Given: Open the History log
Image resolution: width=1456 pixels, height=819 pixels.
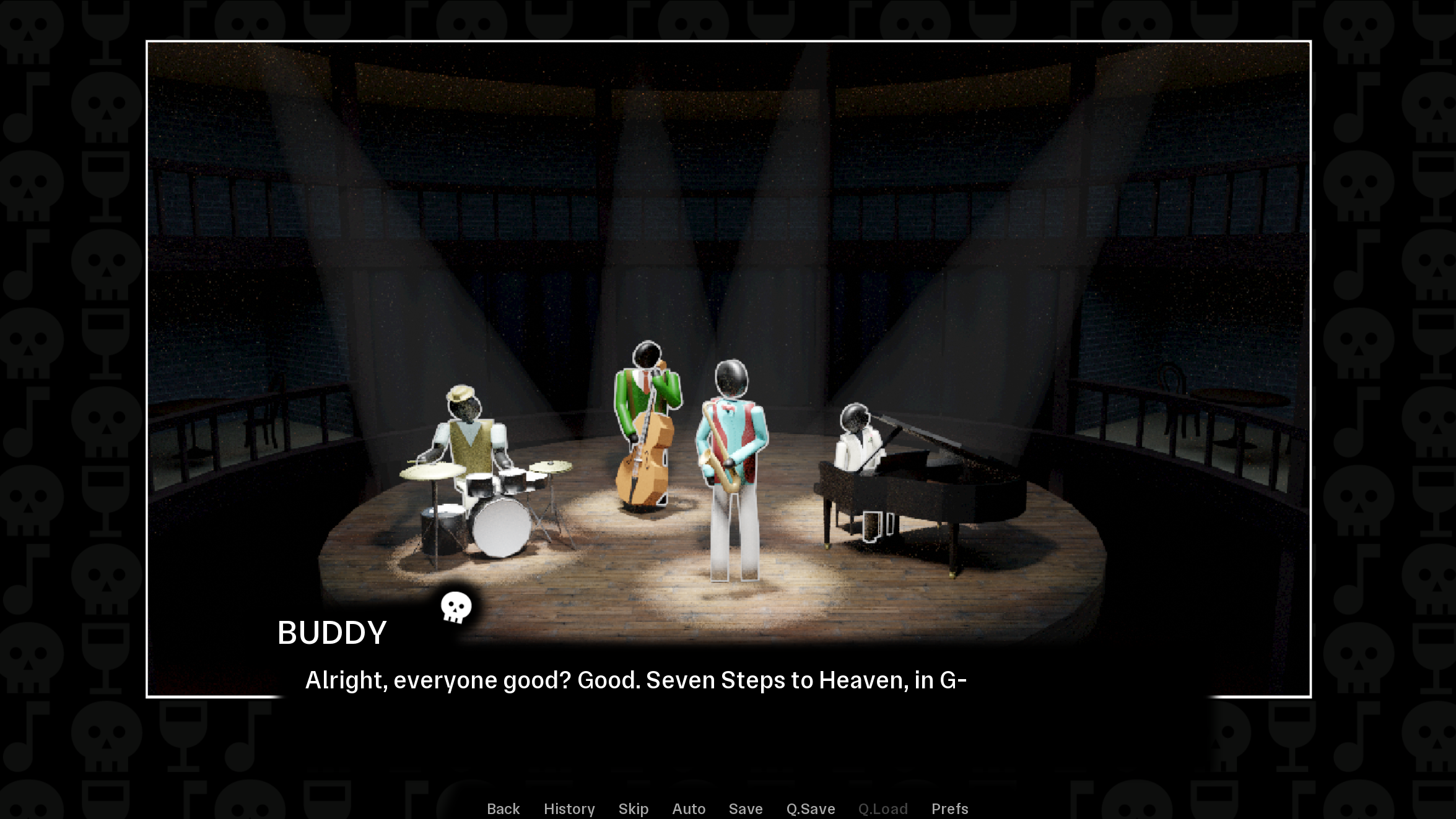Looking at the screenshot, I should point(569,808).
